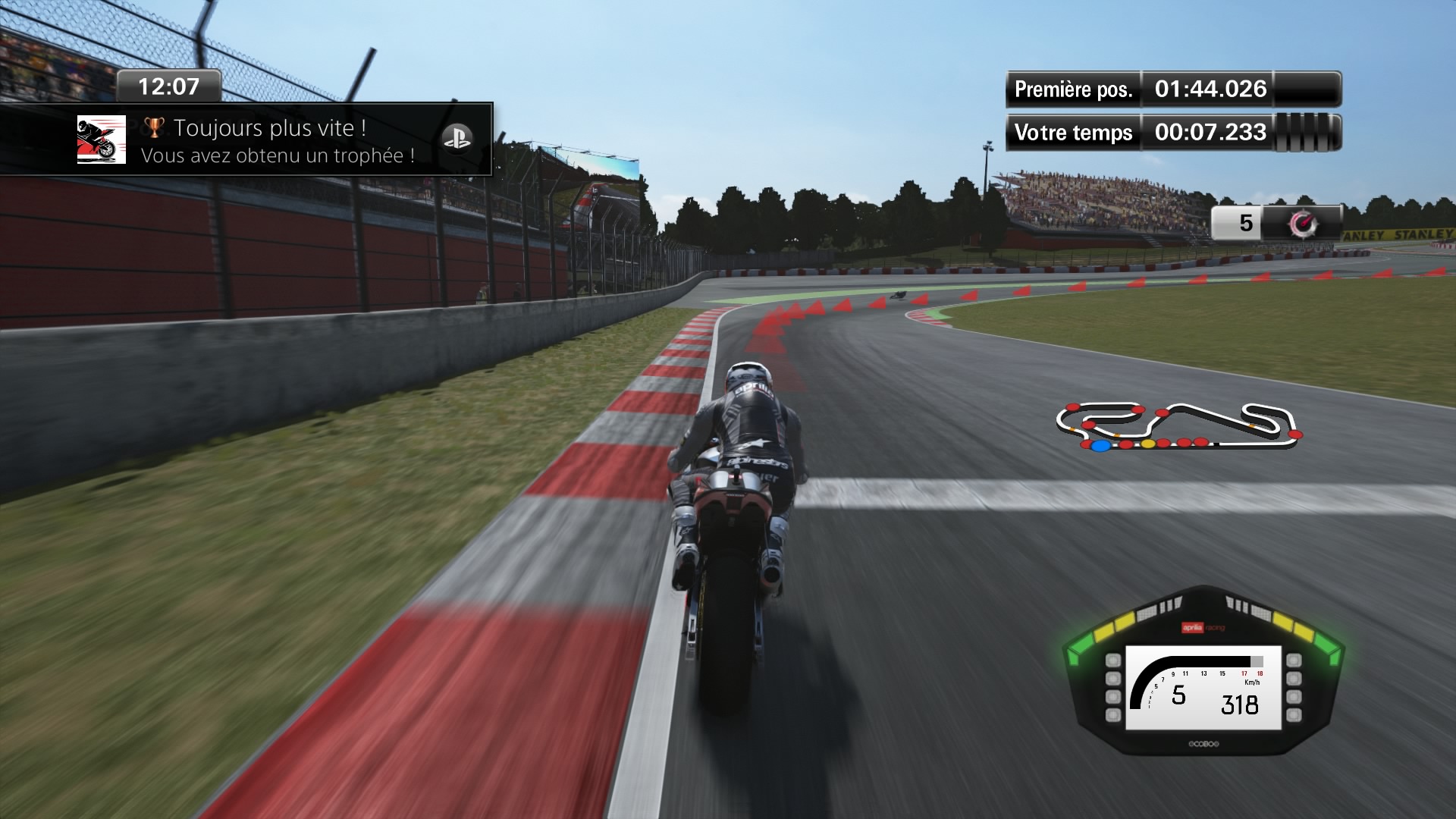Click the rewind counter gauge icon

[1304, 223]
